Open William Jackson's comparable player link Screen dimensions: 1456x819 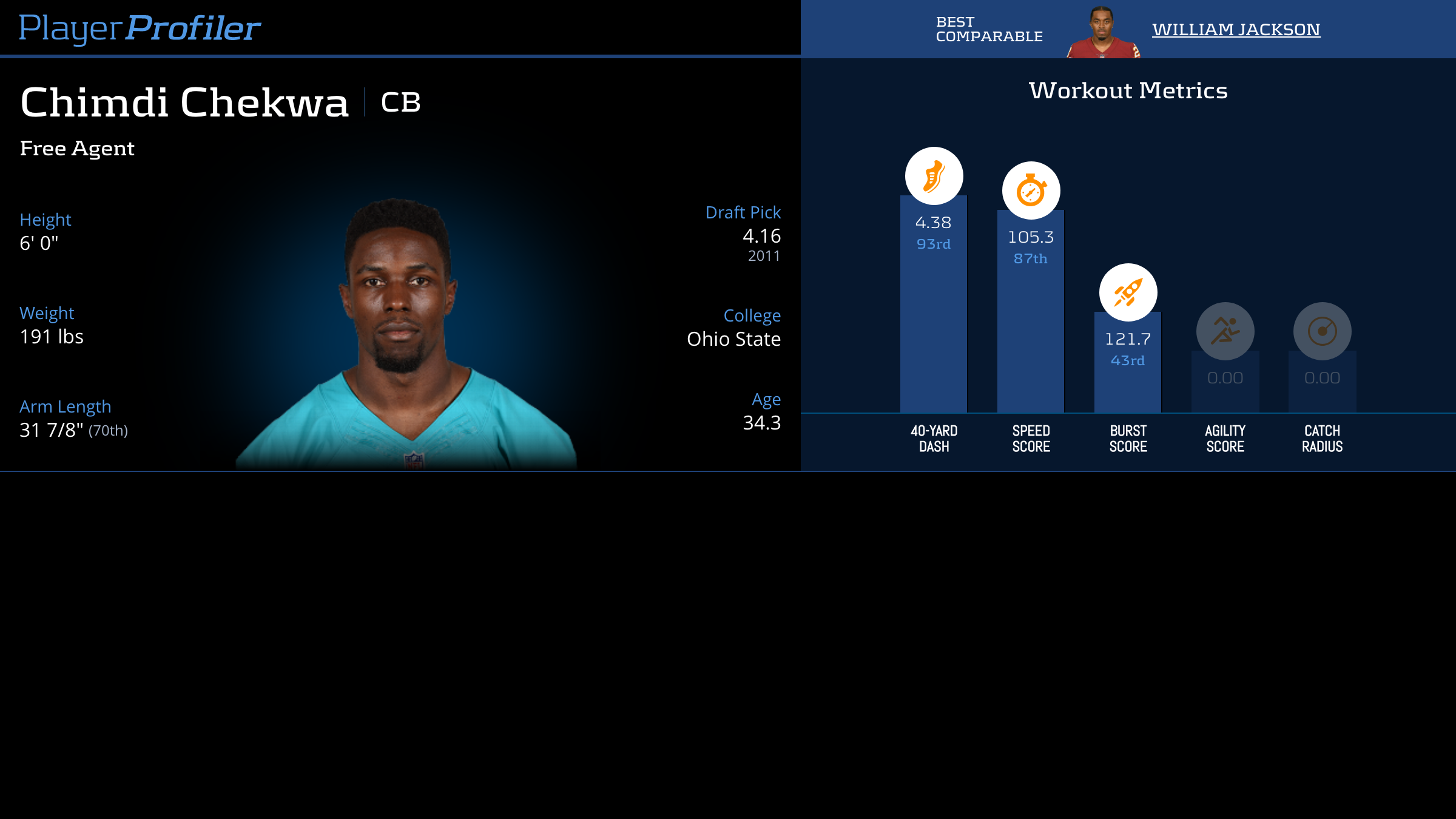click(x=1236, y=29)
